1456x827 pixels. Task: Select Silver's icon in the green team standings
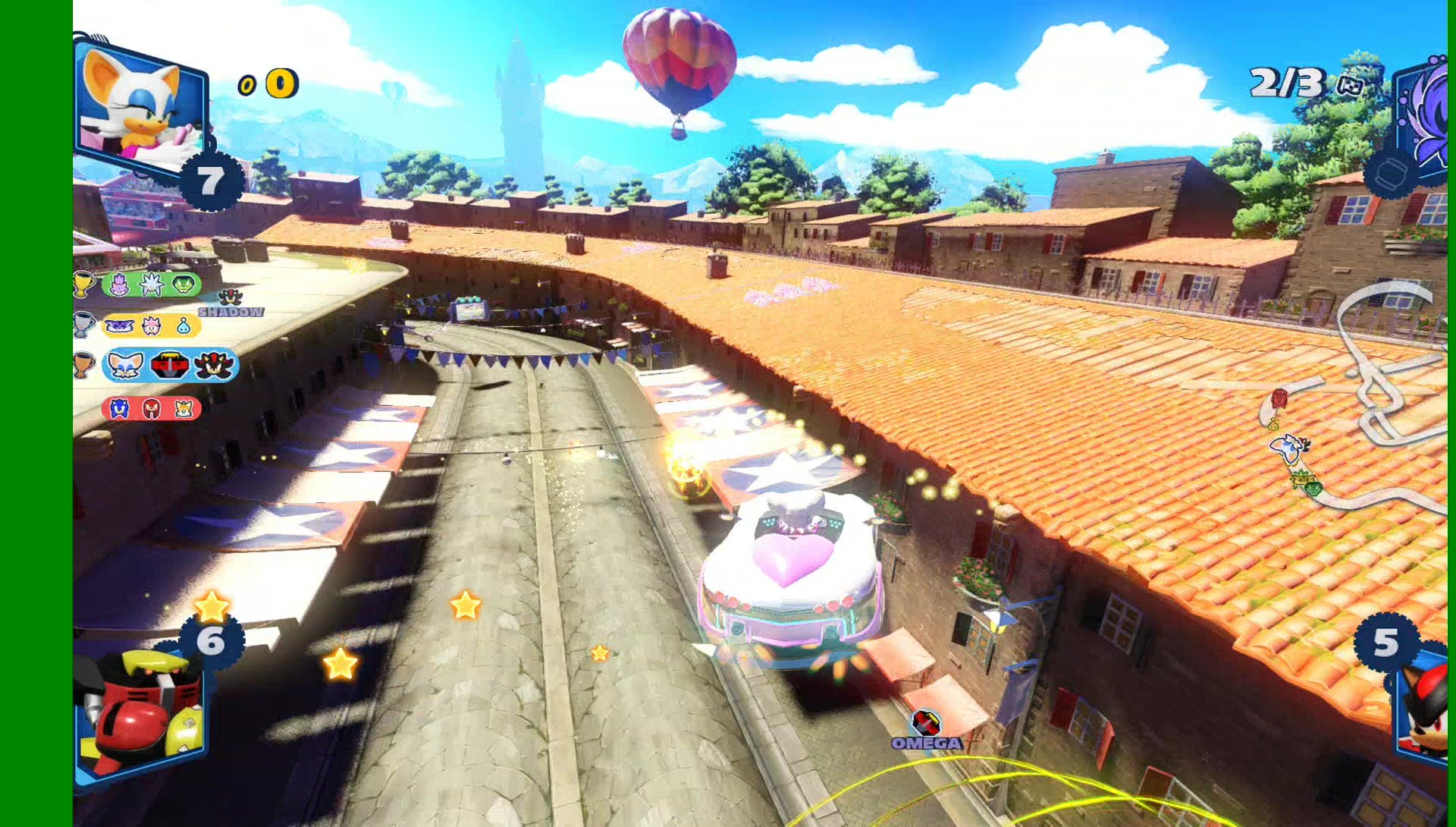151,284
